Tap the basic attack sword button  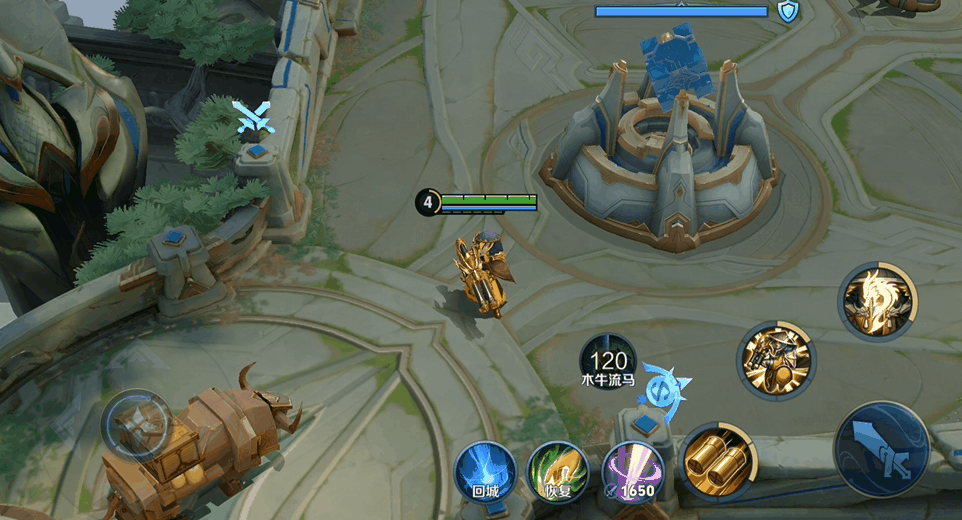coord(881,449)
